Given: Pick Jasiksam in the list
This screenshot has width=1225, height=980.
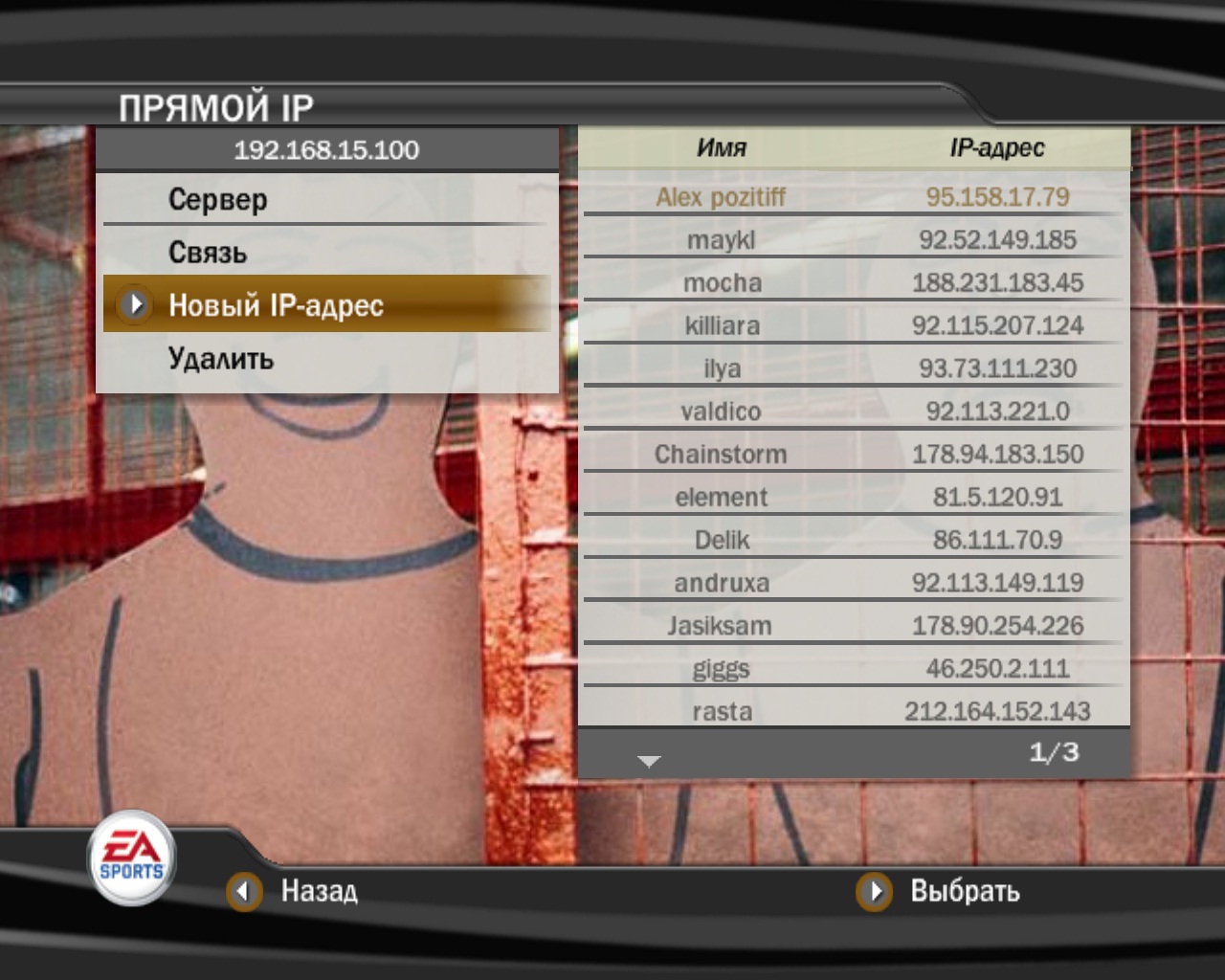Looking at the screenshot, I should 852,626.
